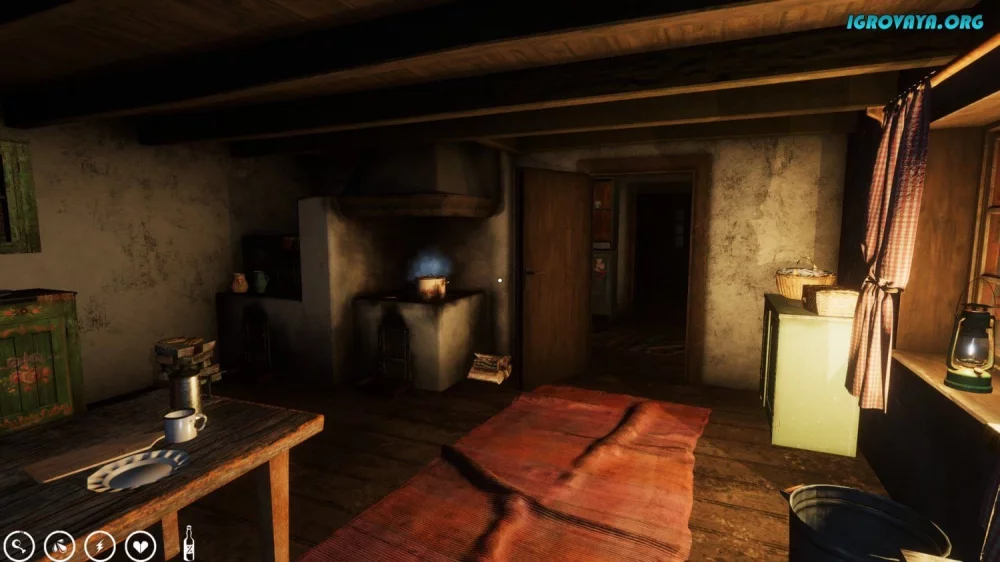Click the lightning bolt energy icon
This screenshot has width=1000, height=562.
pos(100,545)
